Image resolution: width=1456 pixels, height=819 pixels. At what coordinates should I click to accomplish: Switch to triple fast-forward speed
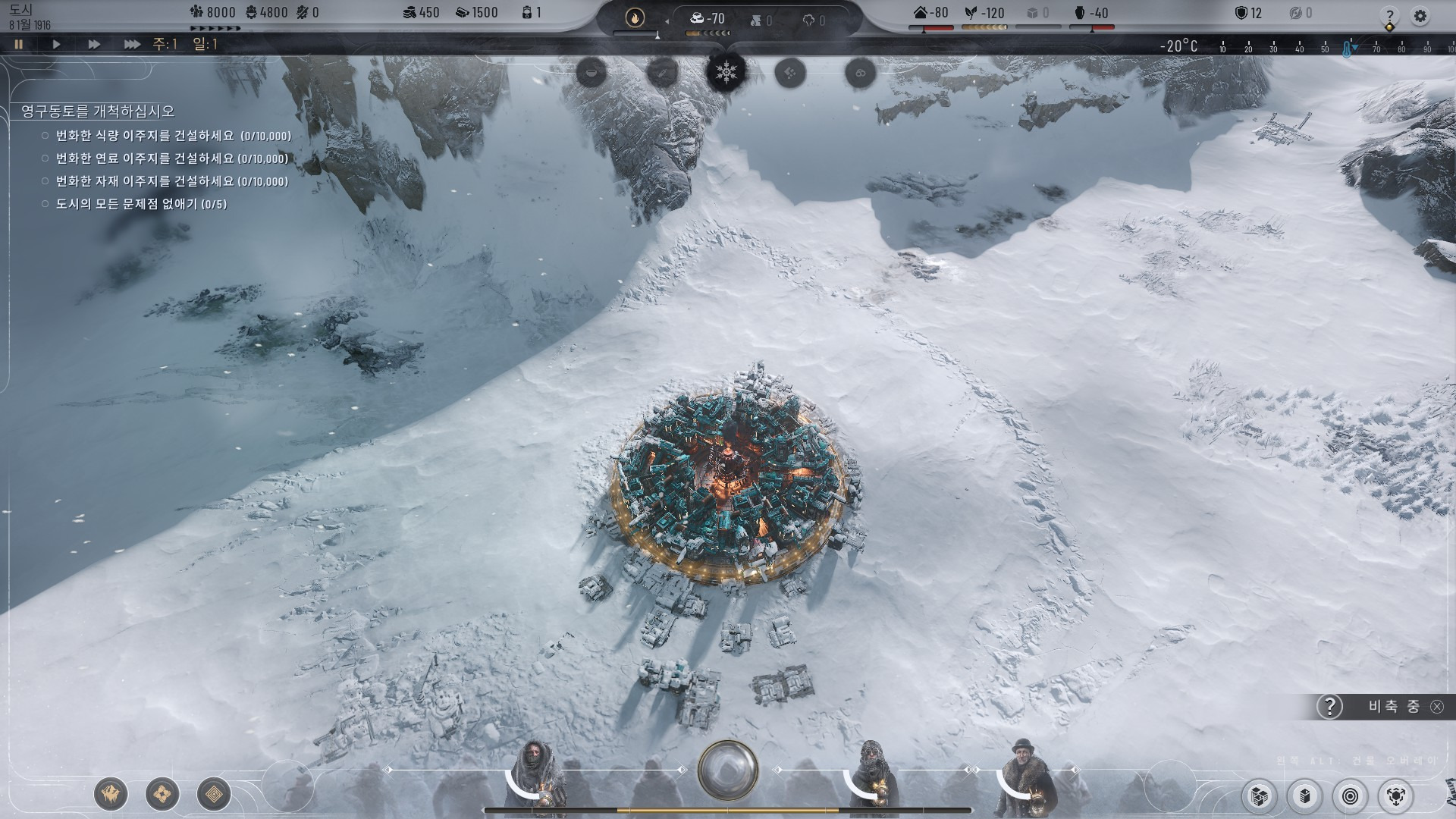pos(132,45)
